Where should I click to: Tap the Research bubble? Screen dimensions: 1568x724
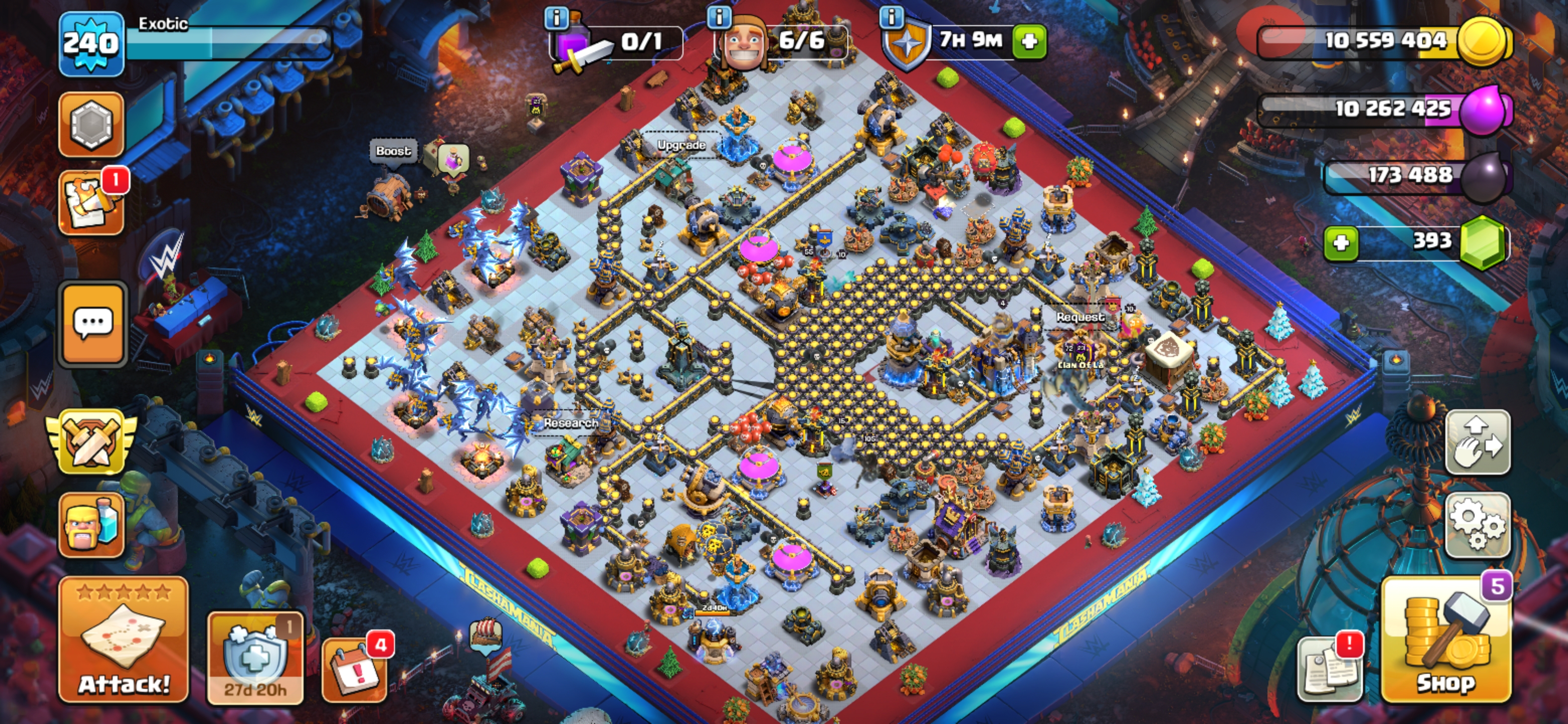pos(570,423)
